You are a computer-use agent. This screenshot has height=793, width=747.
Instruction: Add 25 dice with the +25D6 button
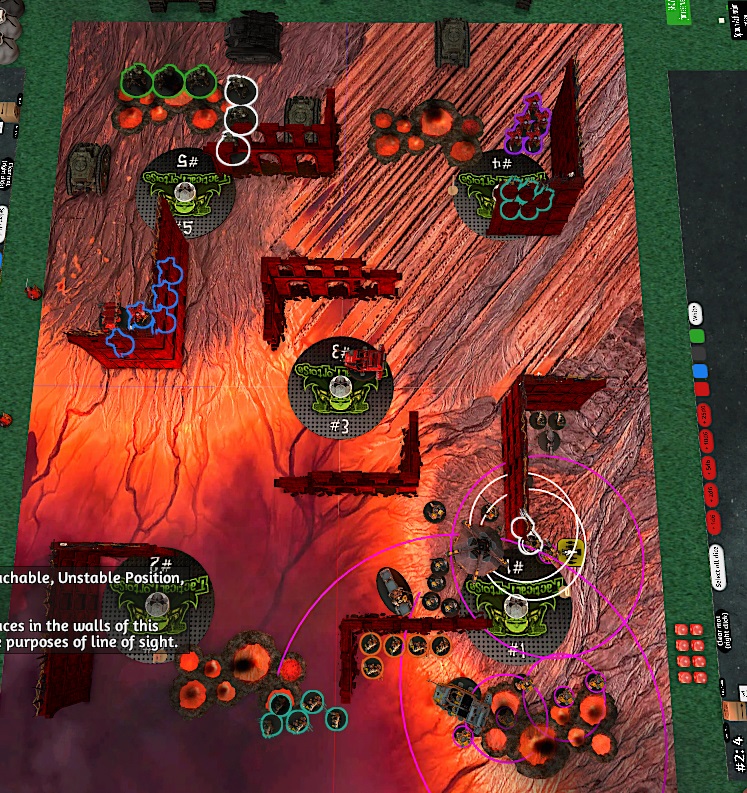703,415
